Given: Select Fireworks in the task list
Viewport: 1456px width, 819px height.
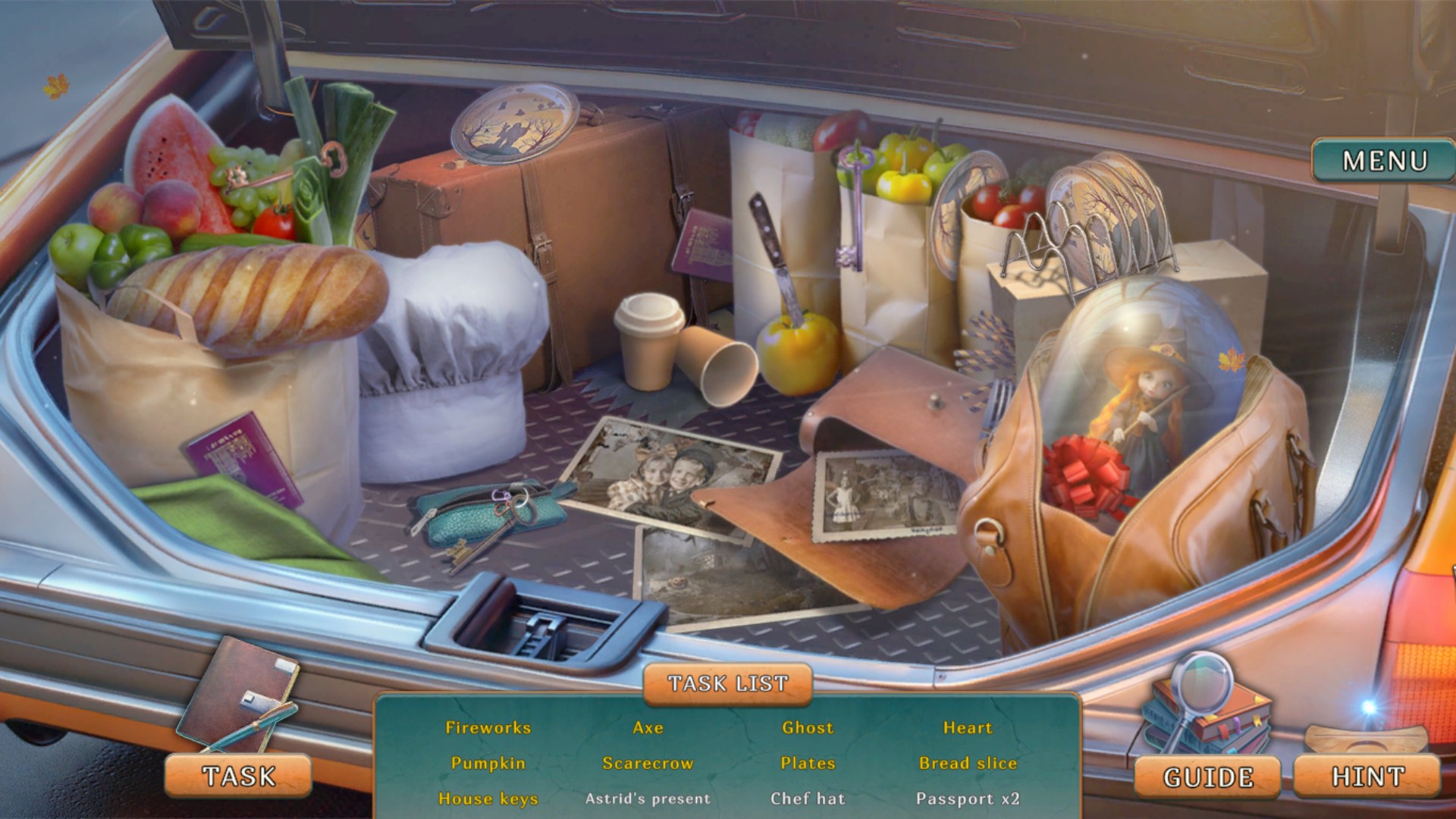Looking at the screenshot, I should point(488,728).
